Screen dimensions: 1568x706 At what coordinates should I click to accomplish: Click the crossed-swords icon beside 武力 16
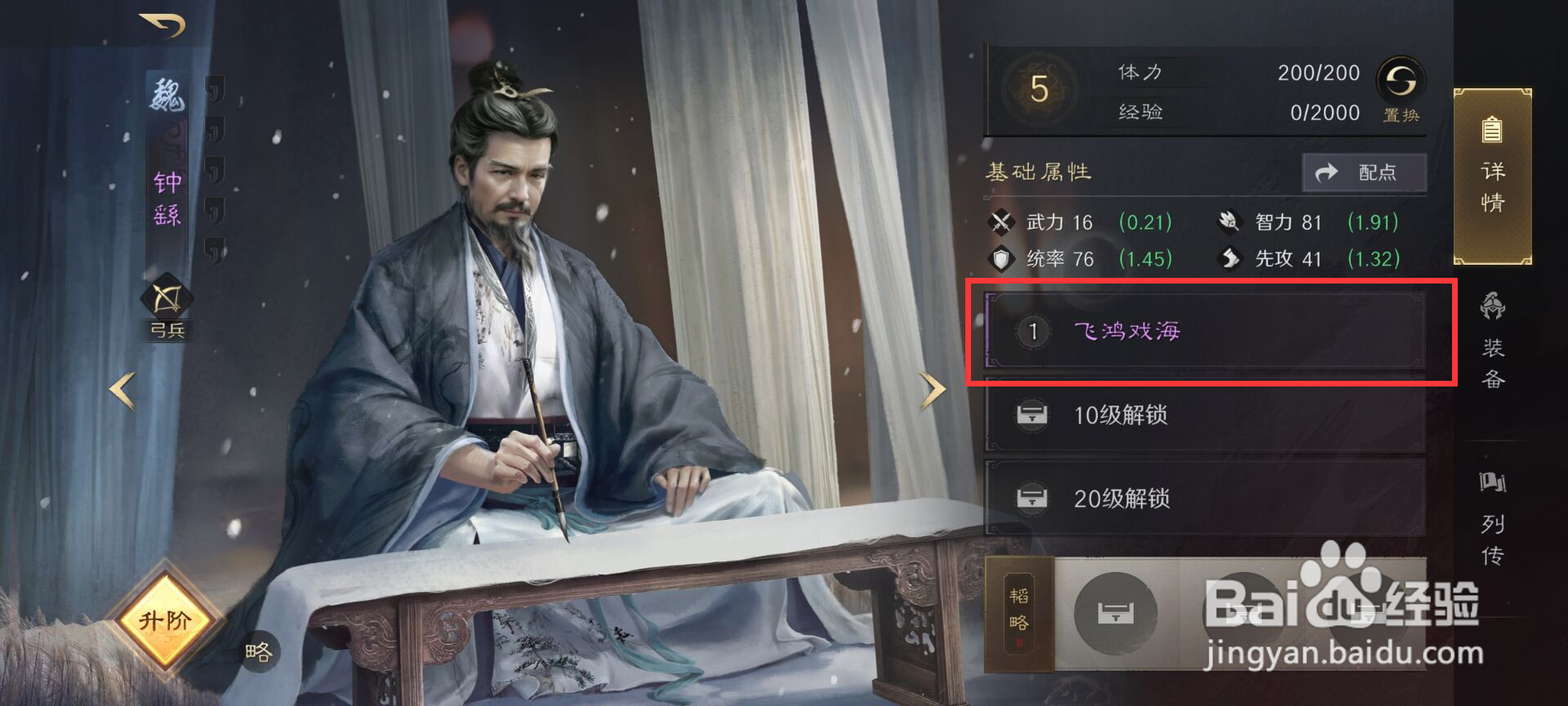(x=1000, y=221)
